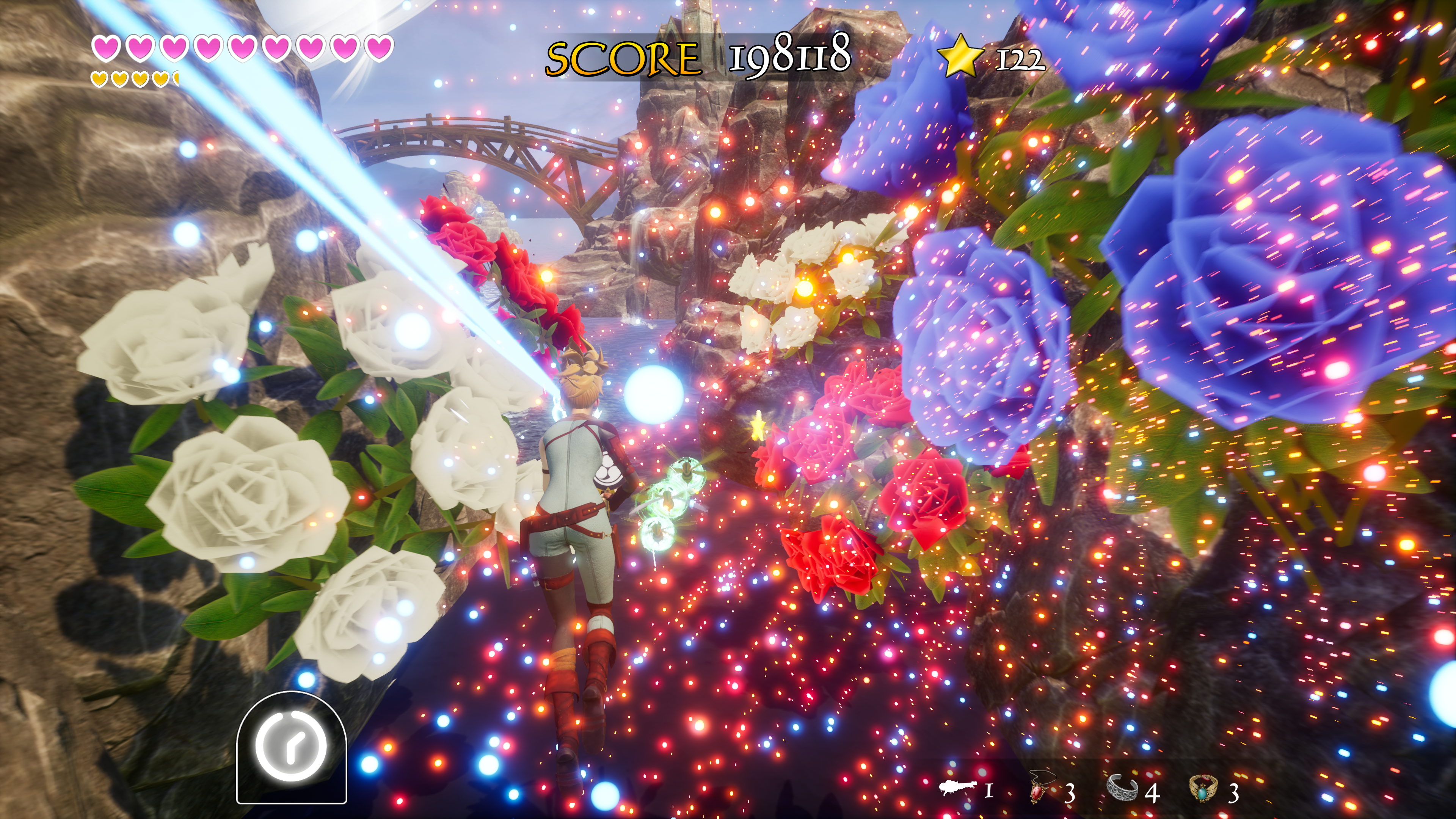Choose the silver braided bracelet item
Viewport: 1456px width, 819px height.
point(1122,788)
